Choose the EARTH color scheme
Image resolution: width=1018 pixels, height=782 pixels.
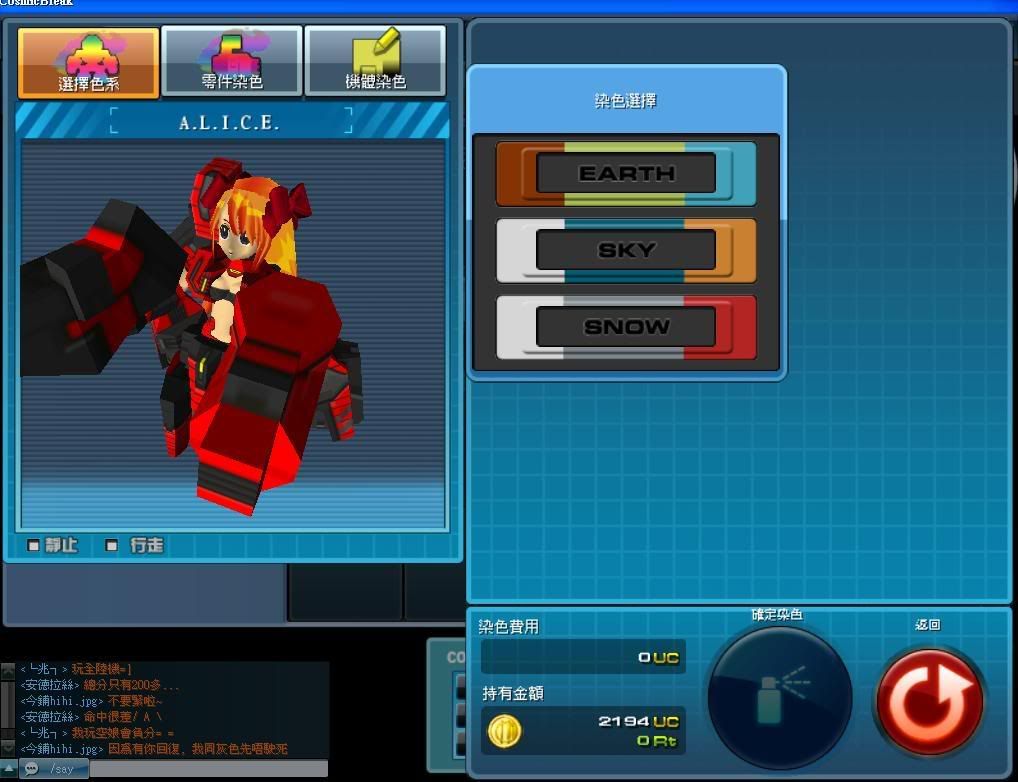(x=626, y=173)
